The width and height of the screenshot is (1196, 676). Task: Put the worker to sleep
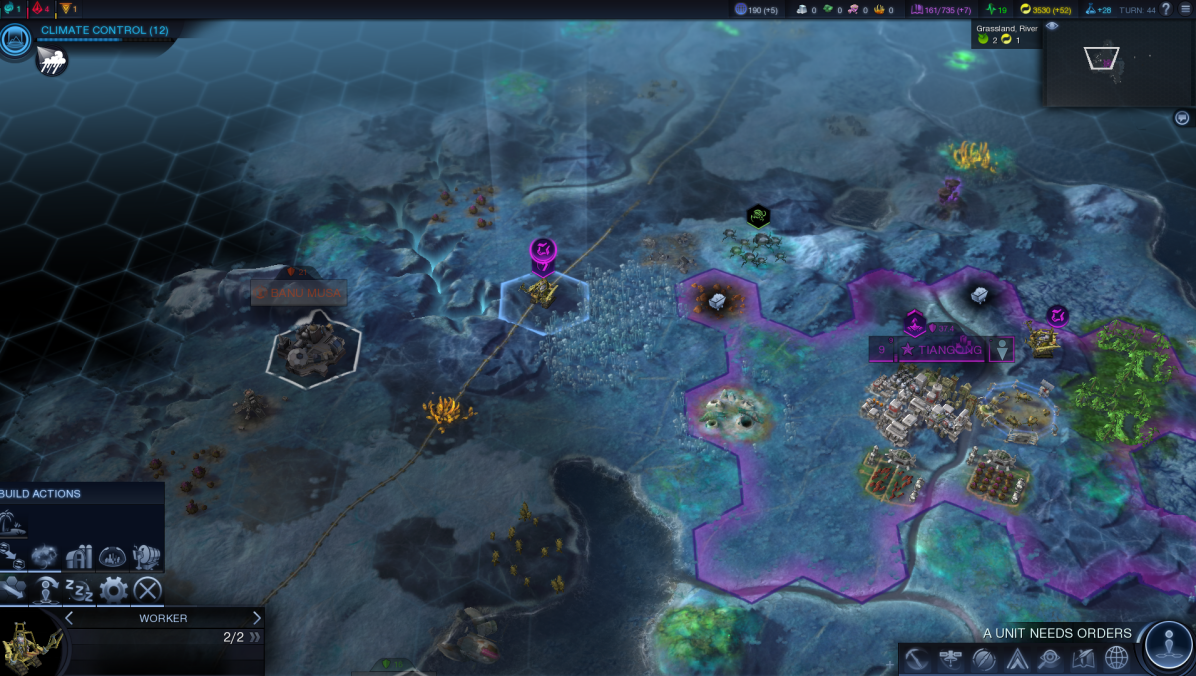[x=79, y=590]
